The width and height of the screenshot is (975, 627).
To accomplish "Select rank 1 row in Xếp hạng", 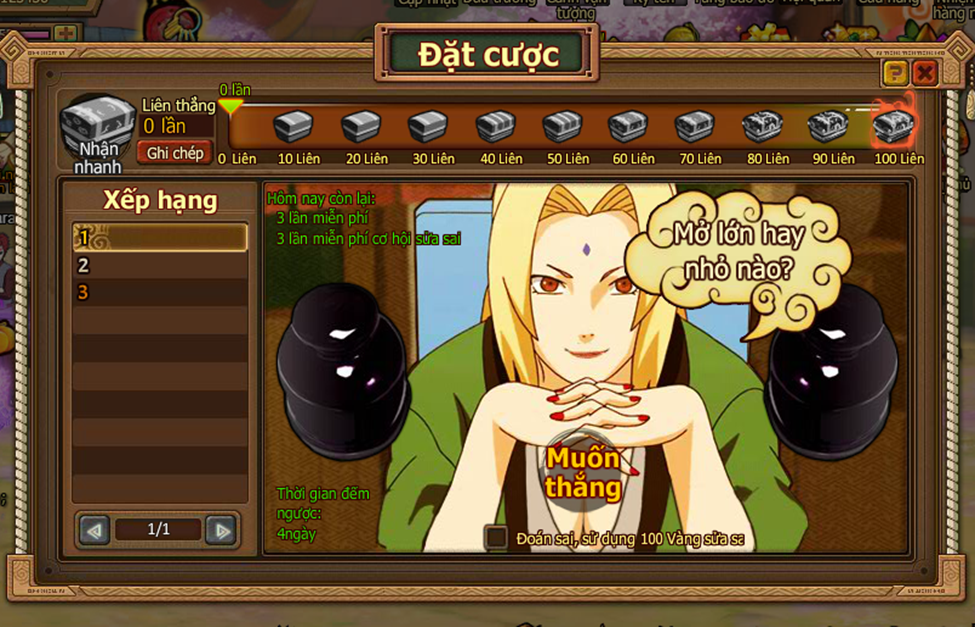I will pos(160,238).
